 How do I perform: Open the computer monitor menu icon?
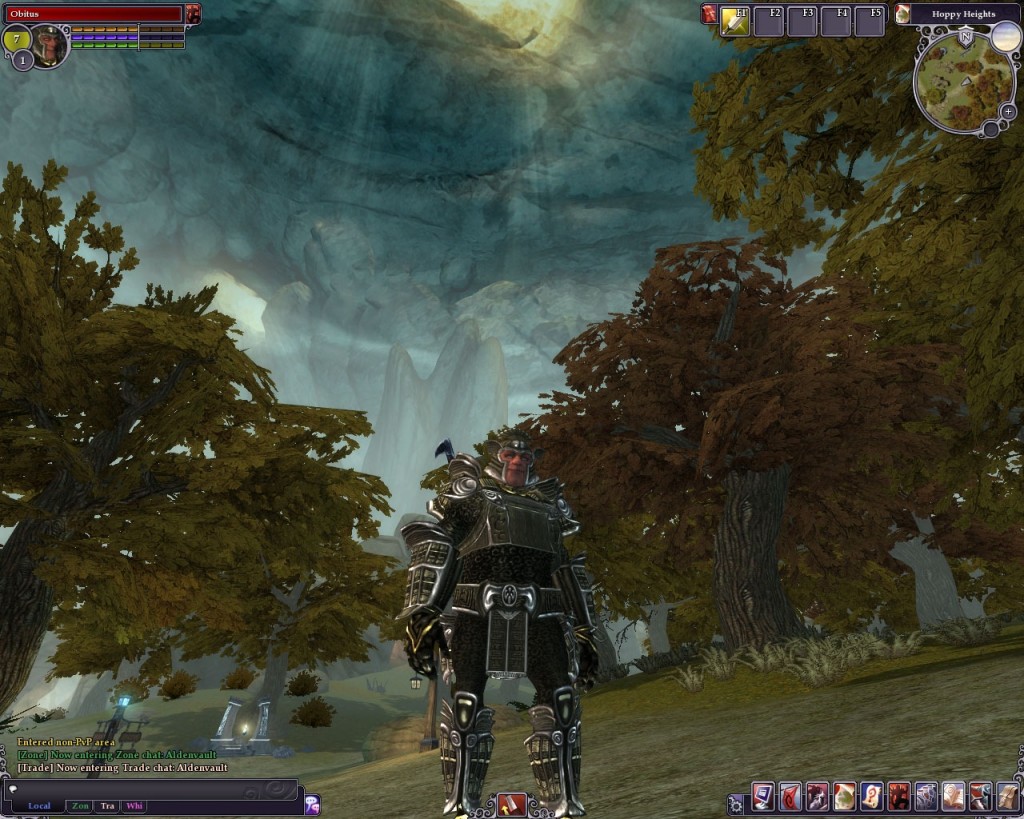pyautogui.click(x=763, y=797)
